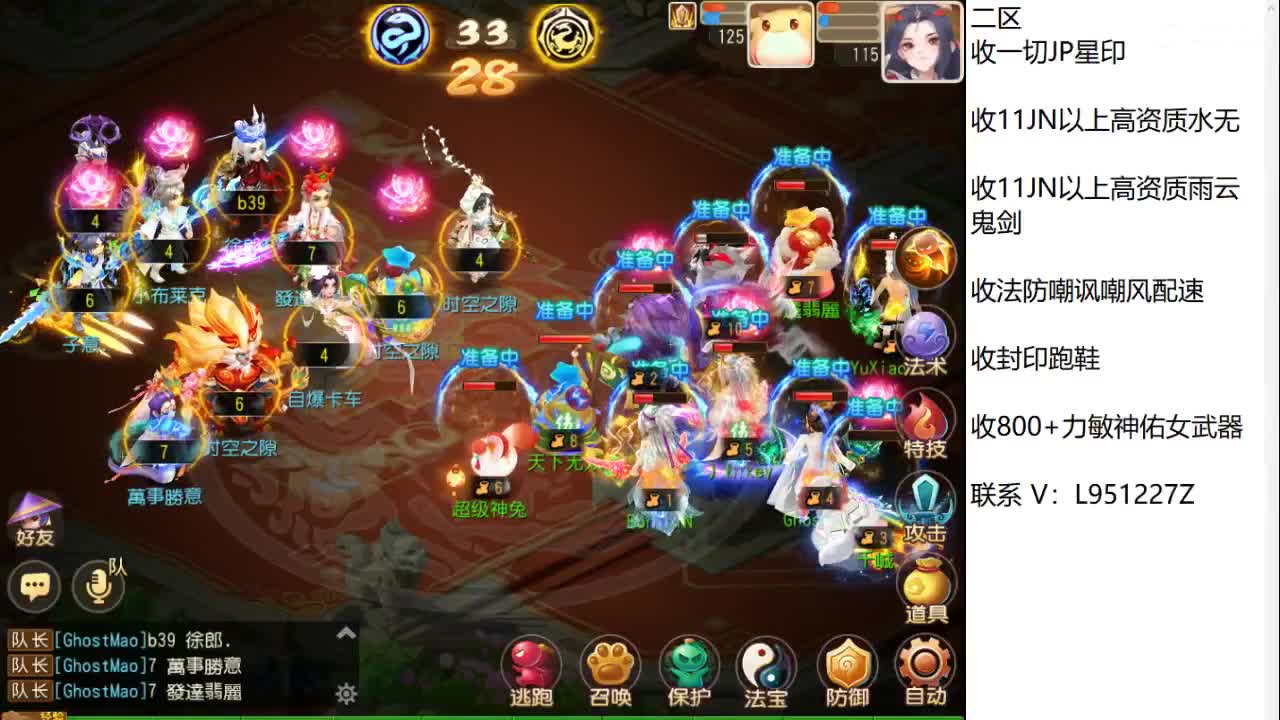Select the 召唤 summon paw icon
This screenshot has width=1280, height=720.
[x=611, y=662]
